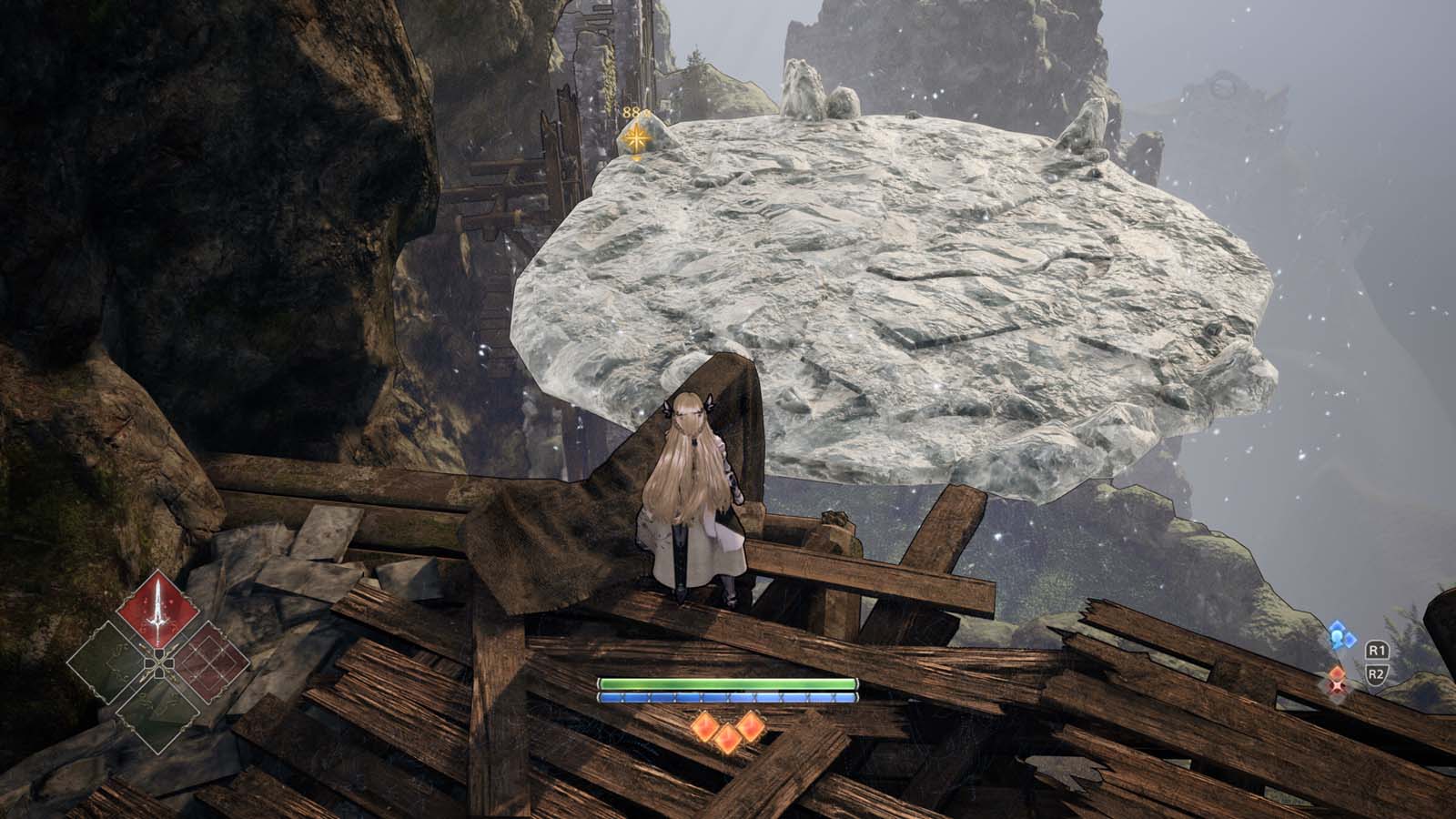
Task: Click the golden star objective marker
Action: click(636, 138)
